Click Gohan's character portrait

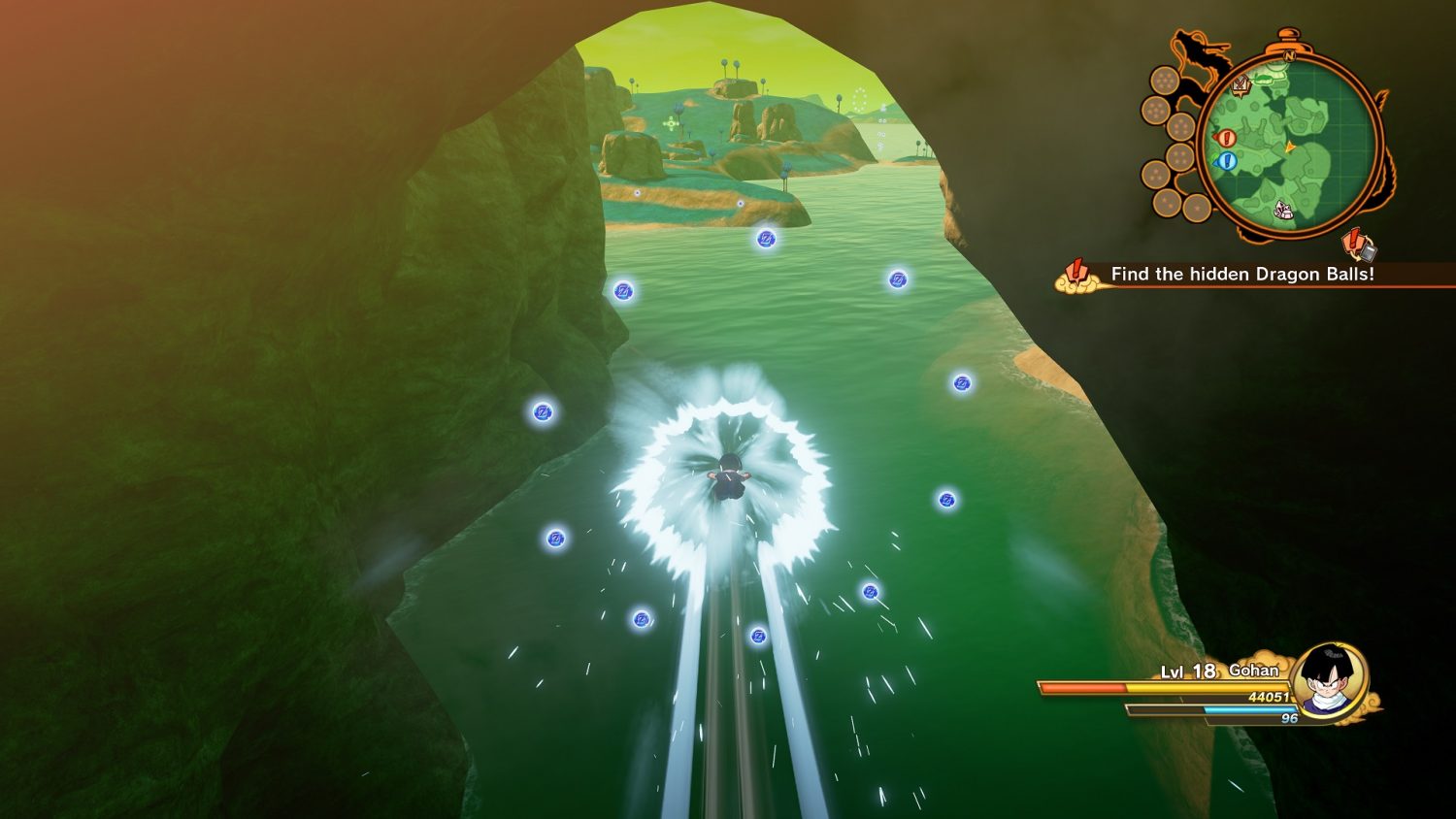(1329, 680)
